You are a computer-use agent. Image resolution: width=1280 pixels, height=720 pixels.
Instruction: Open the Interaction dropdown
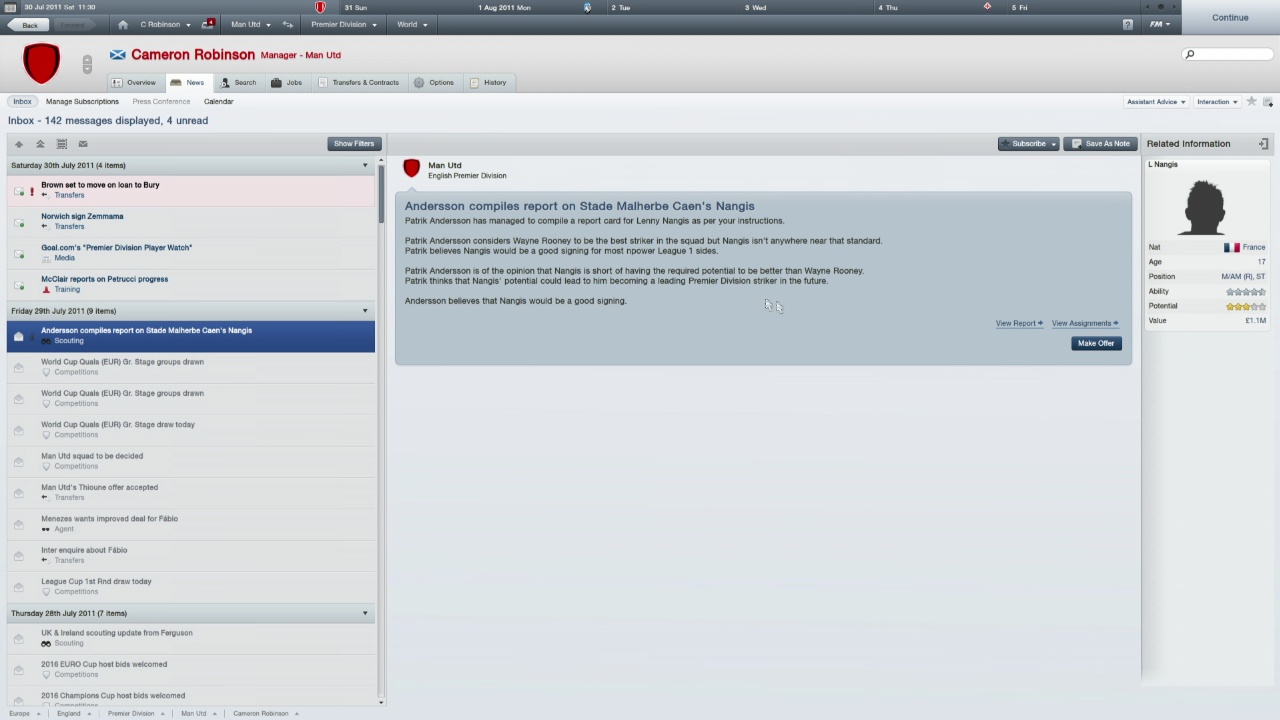(x=1216, y=101)
